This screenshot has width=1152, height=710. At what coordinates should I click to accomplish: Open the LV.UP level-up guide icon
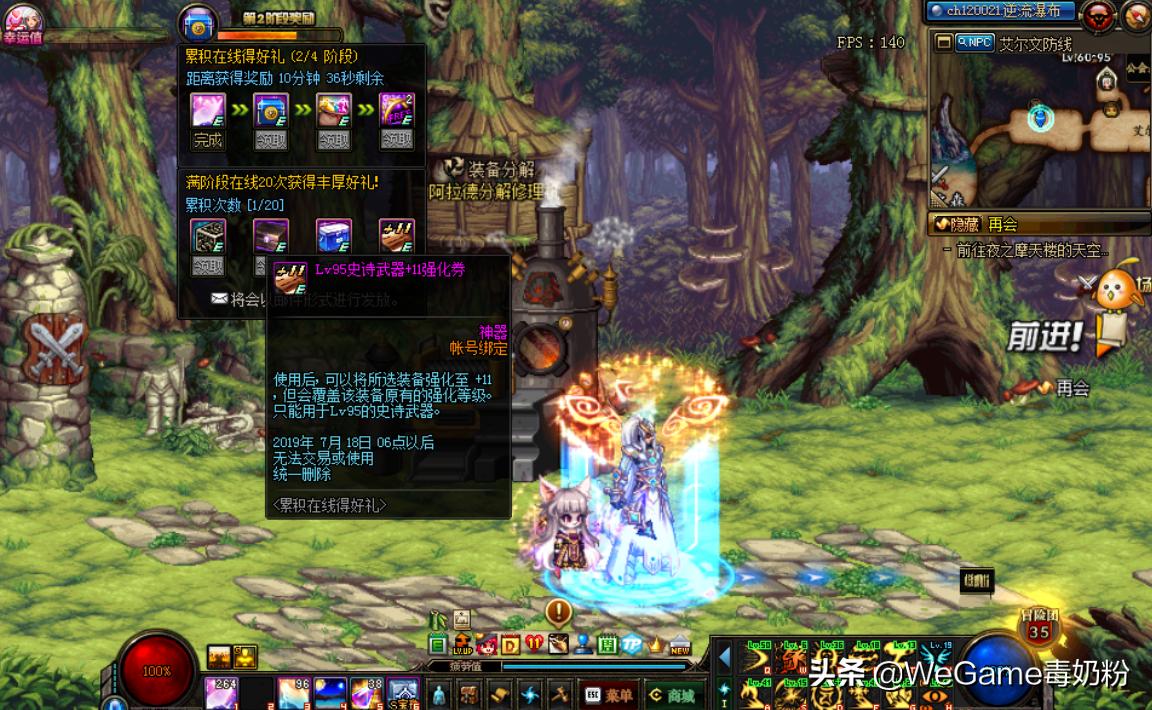[x=462, y=644]
